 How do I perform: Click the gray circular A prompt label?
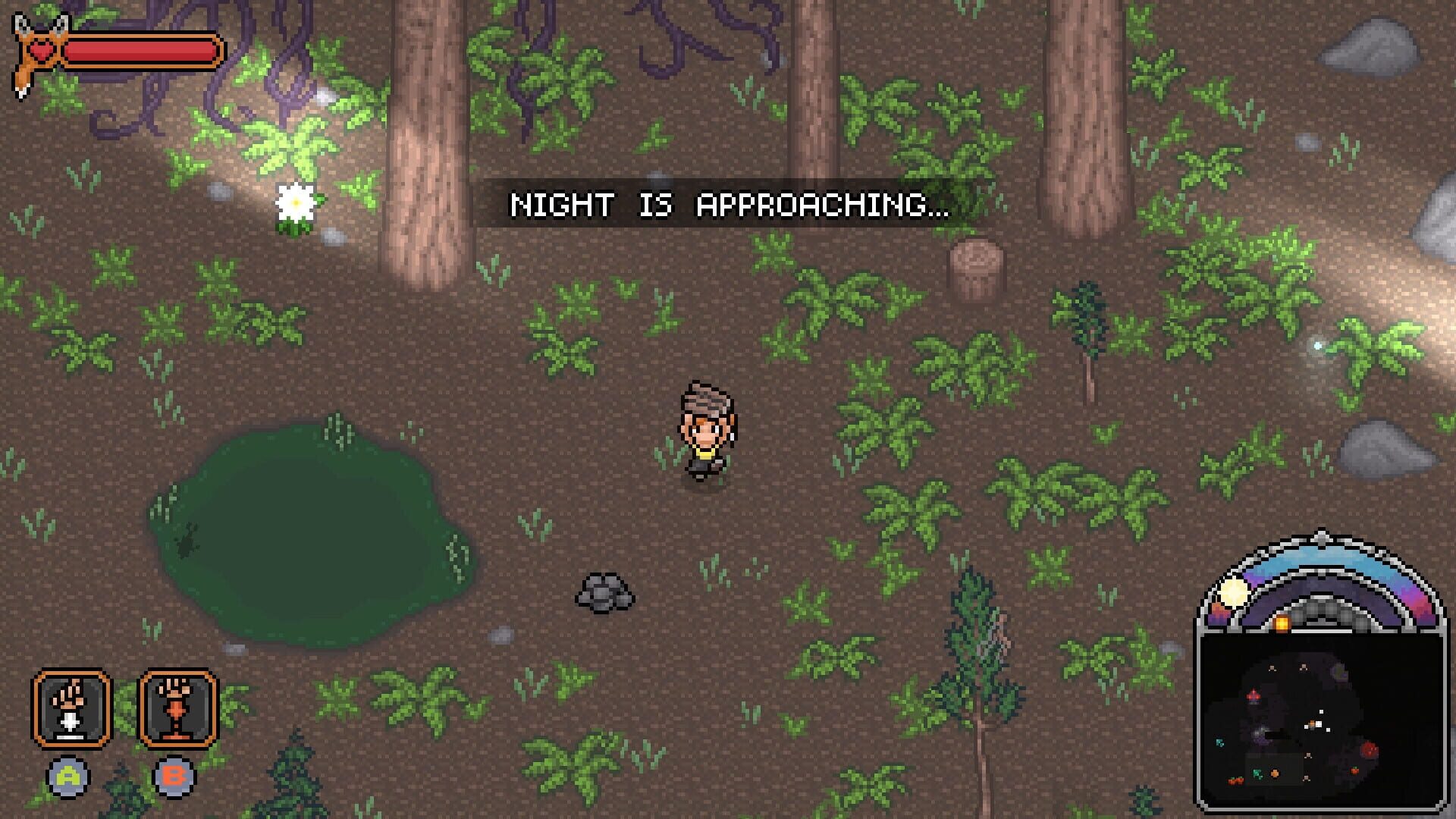coord(69,777)
